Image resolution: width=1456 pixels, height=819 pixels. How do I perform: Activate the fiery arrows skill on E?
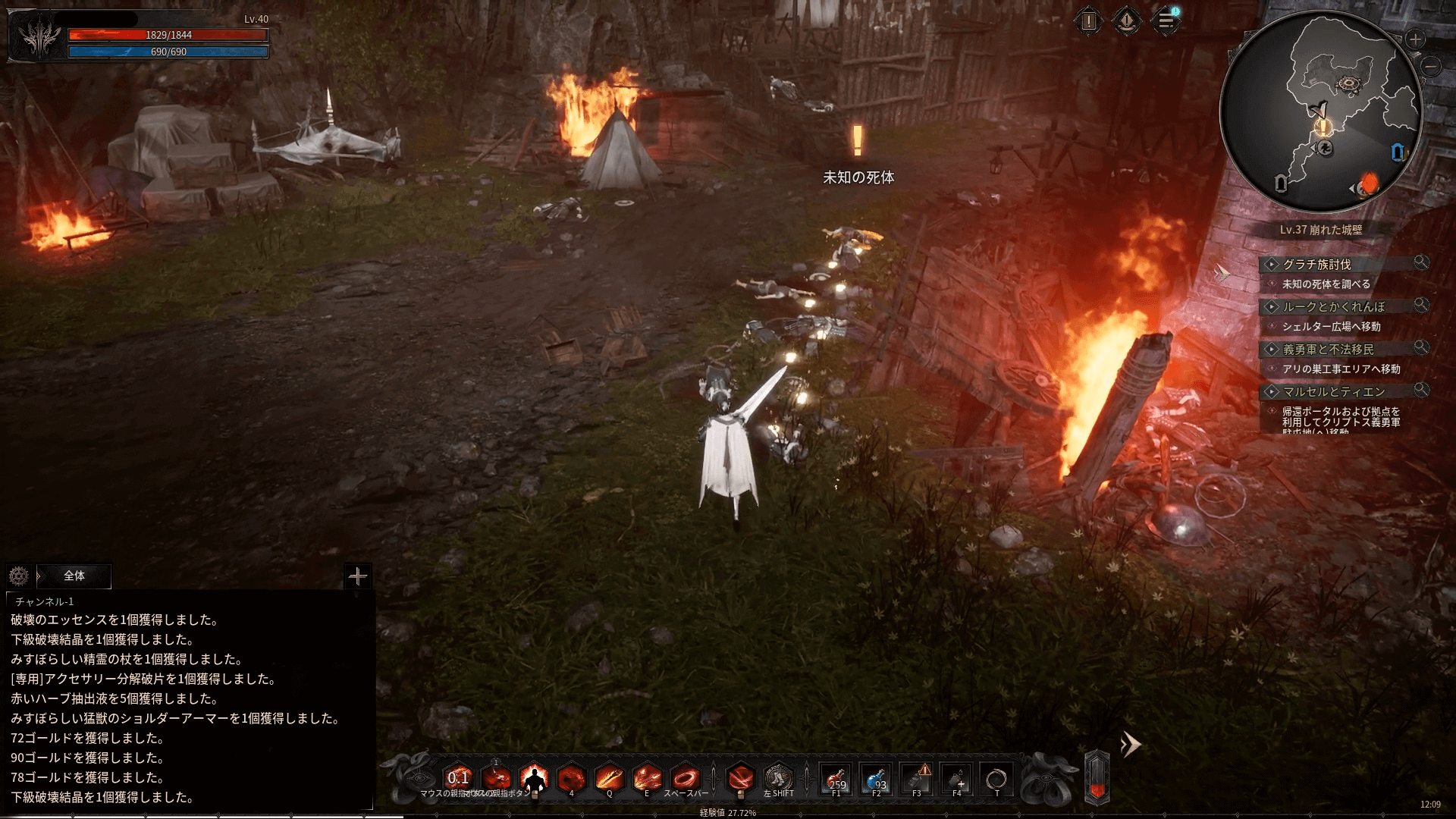coord(647,779)
